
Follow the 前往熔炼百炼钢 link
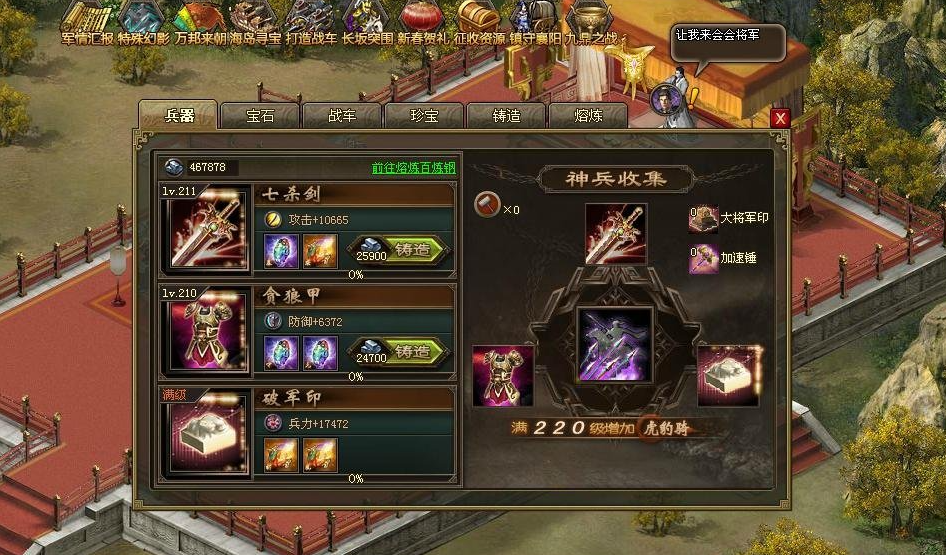point(413,168)
